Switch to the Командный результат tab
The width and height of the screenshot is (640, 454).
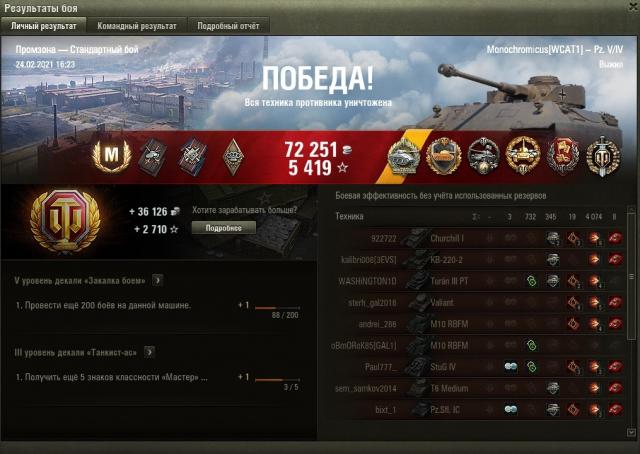(x=136, y=24)
